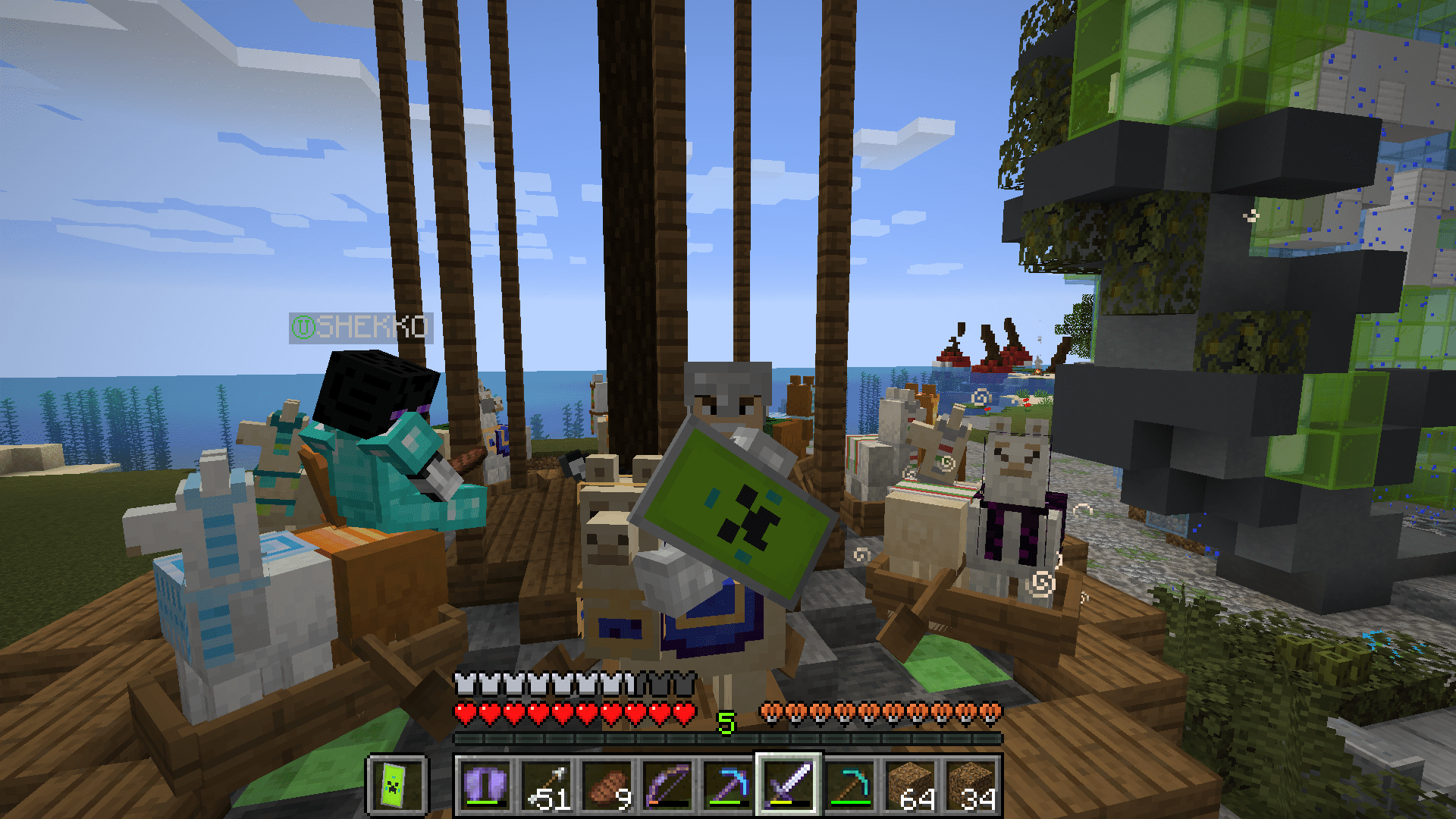Choose the stack of 51 arrows

pyautogui.click(x=546, y=785)
